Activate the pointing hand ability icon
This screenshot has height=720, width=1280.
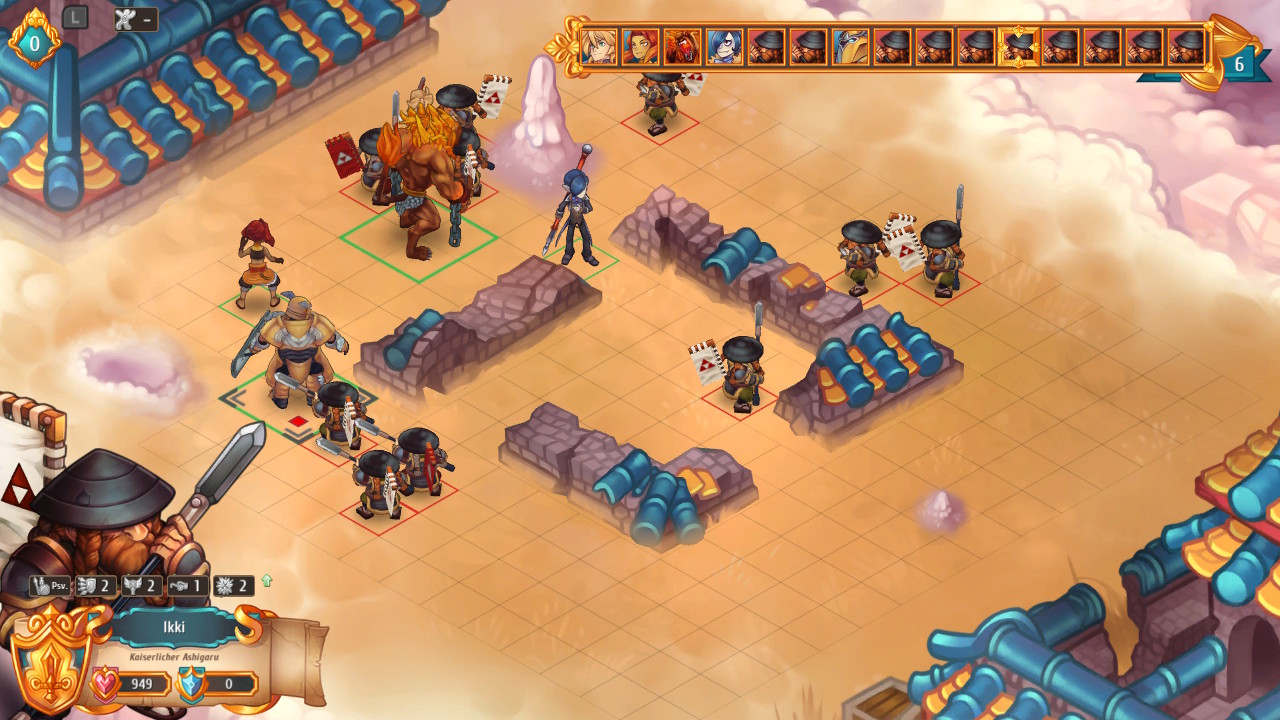[187, 586]
